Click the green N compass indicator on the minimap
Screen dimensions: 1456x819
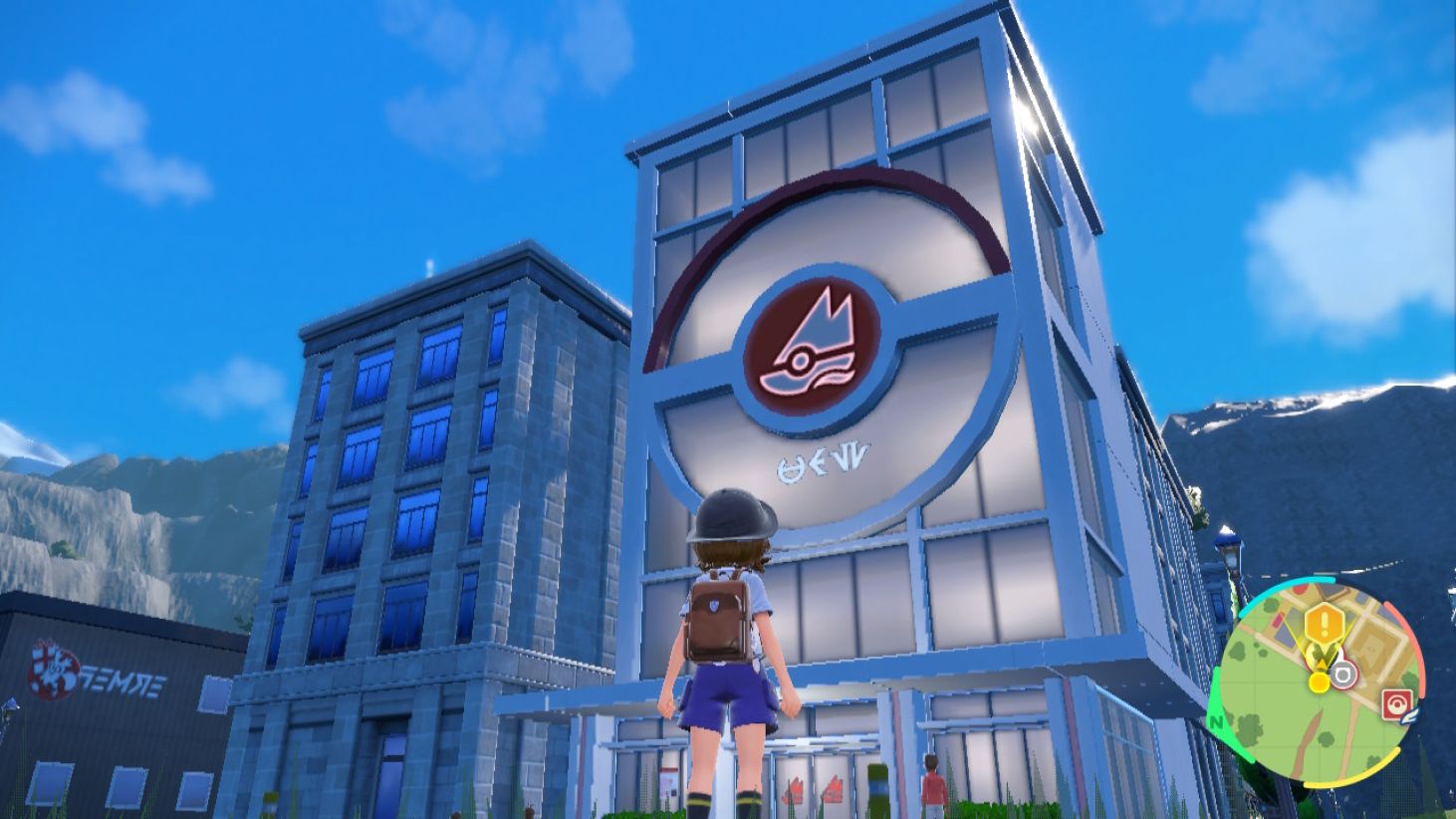tap(1217, 720)
